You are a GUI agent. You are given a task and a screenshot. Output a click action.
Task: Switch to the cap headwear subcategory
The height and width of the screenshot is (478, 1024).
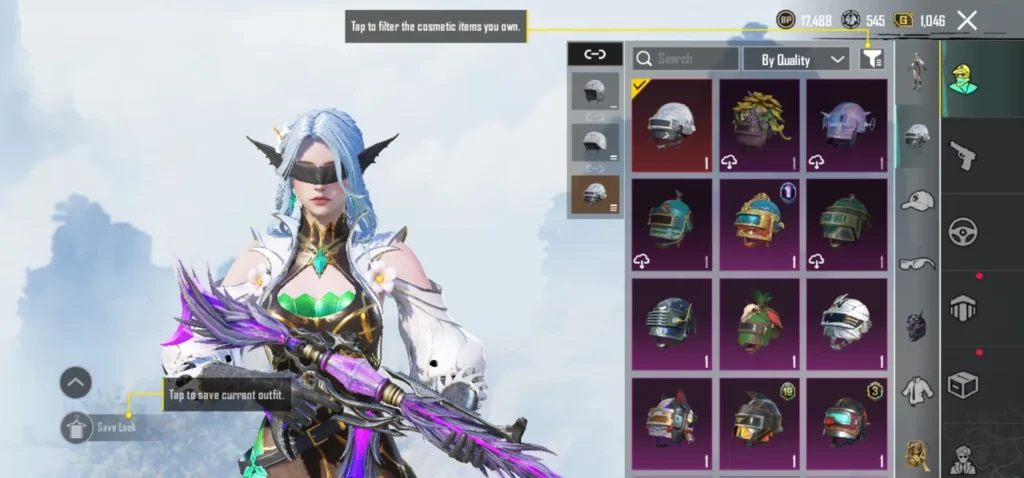point(916,200)
